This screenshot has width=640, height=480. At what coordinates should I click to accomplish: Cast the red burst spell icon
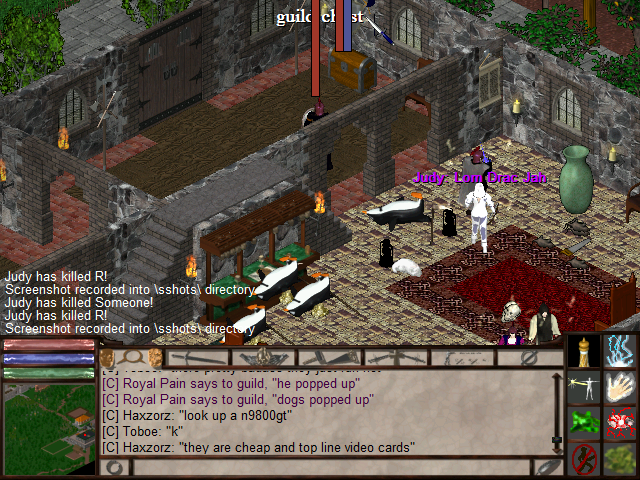(621, 423)
